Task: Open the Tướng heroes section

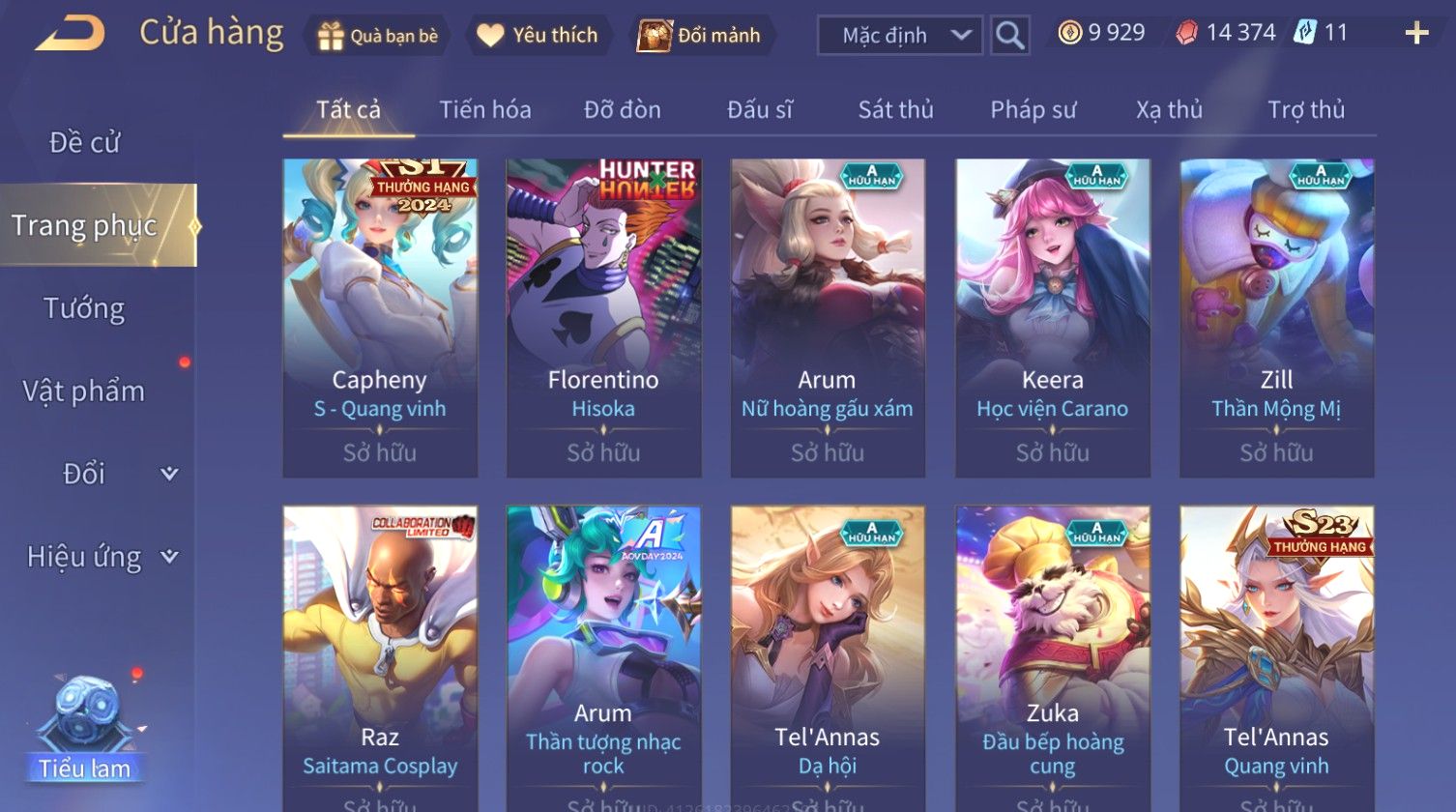Action: pyautogui.click(x=85, y=308)
